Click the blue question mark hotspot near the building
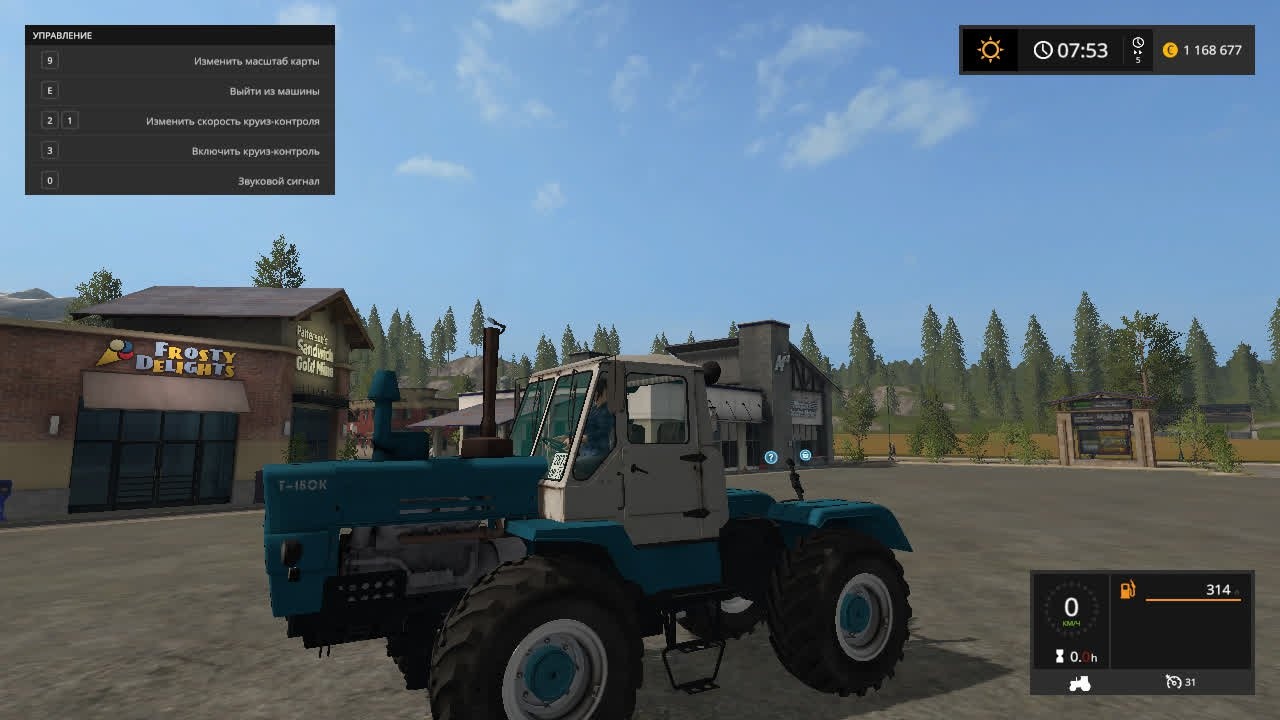Screen dimensions: 1280x720 769,457
